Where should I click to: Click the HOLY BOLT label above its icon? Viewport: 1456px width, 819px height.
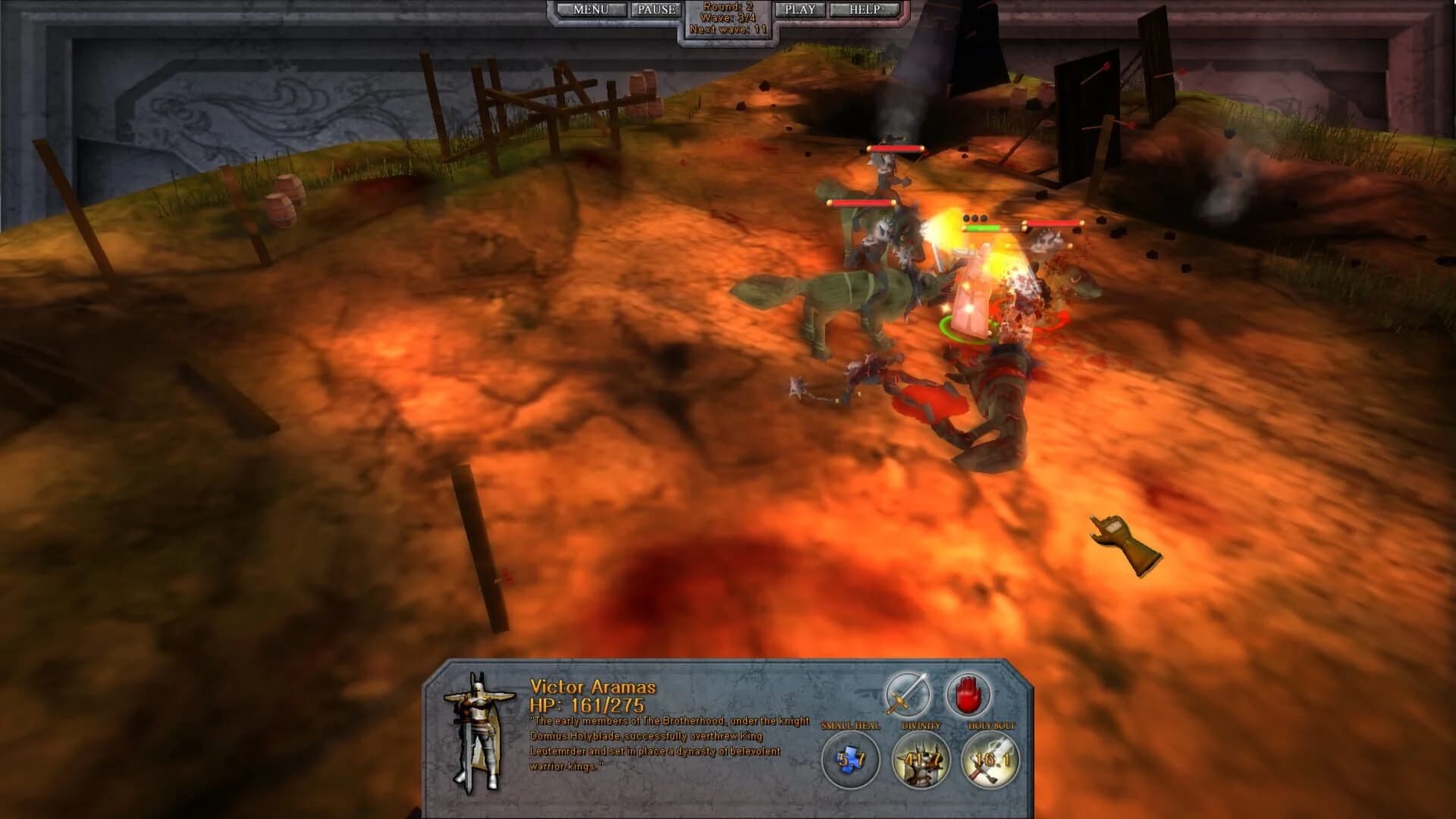pyautogui.click(x=992, y=725)
